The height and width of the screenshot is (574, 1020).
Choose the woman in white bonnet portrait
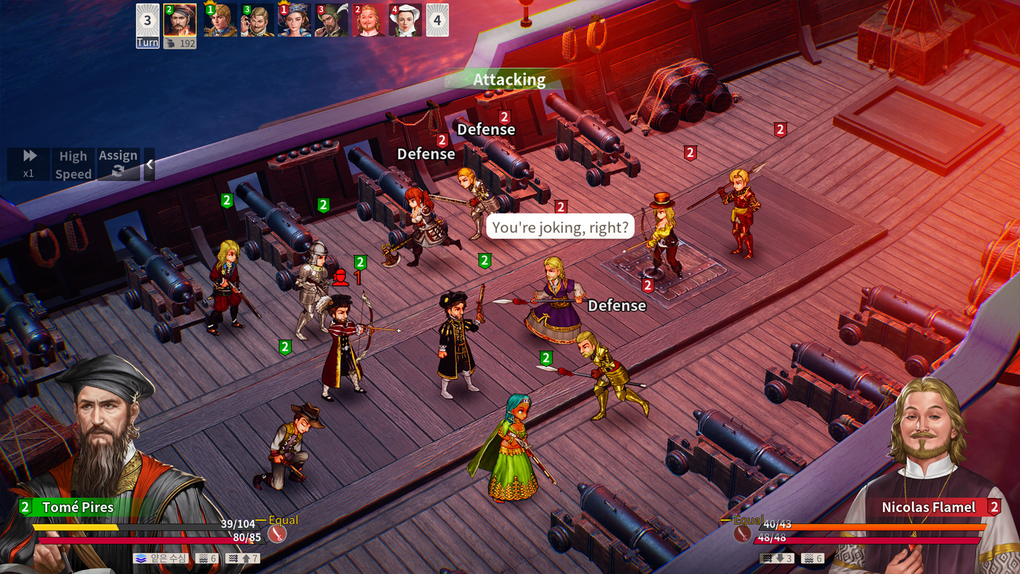(405, 20)
